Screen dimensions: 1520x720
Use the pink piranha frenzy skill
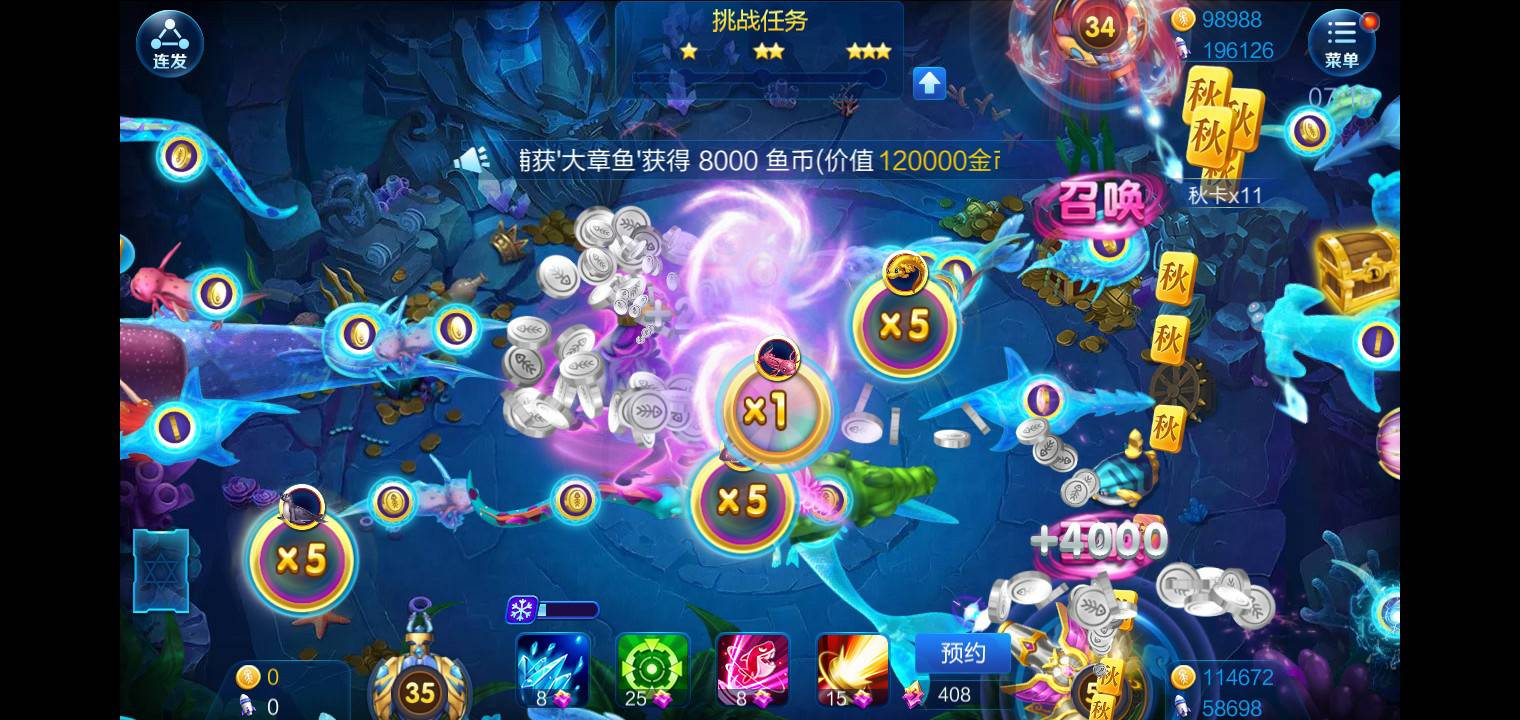click(753, 668)
